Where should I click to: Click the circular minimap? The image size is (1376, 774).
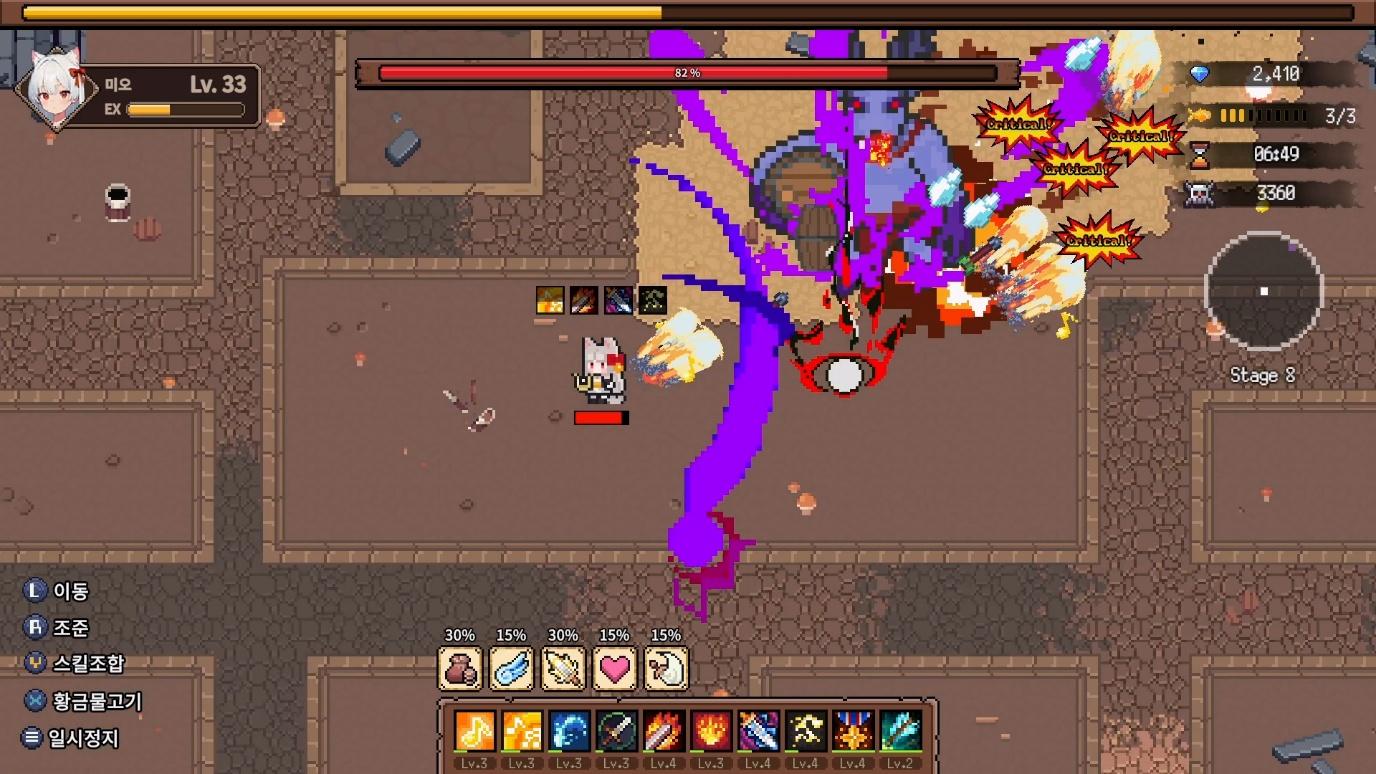(x=1263, y=291)
